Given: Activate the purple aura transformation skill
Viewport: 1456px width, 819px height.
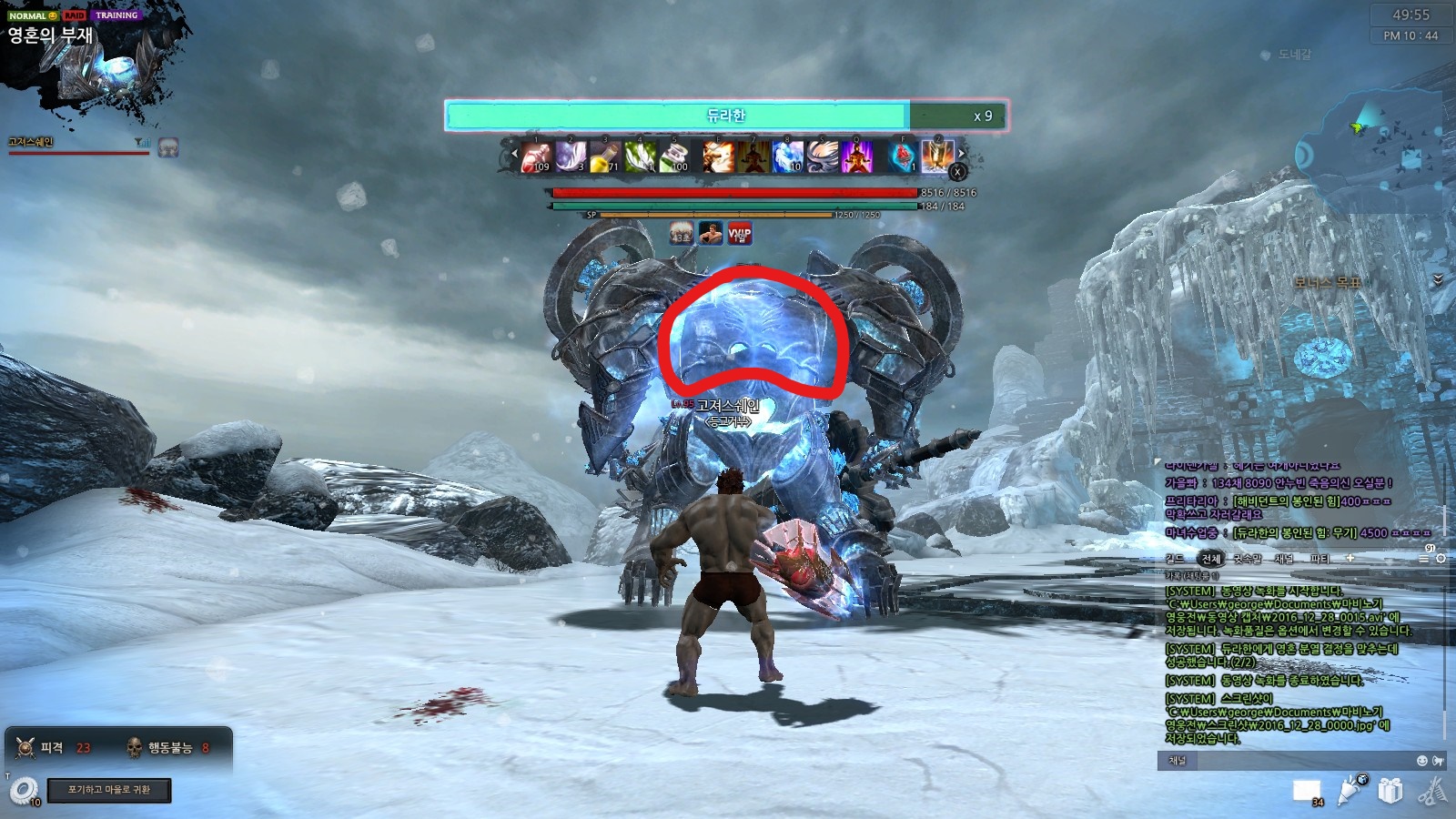Looking at the screenshot, I should 856,157.
